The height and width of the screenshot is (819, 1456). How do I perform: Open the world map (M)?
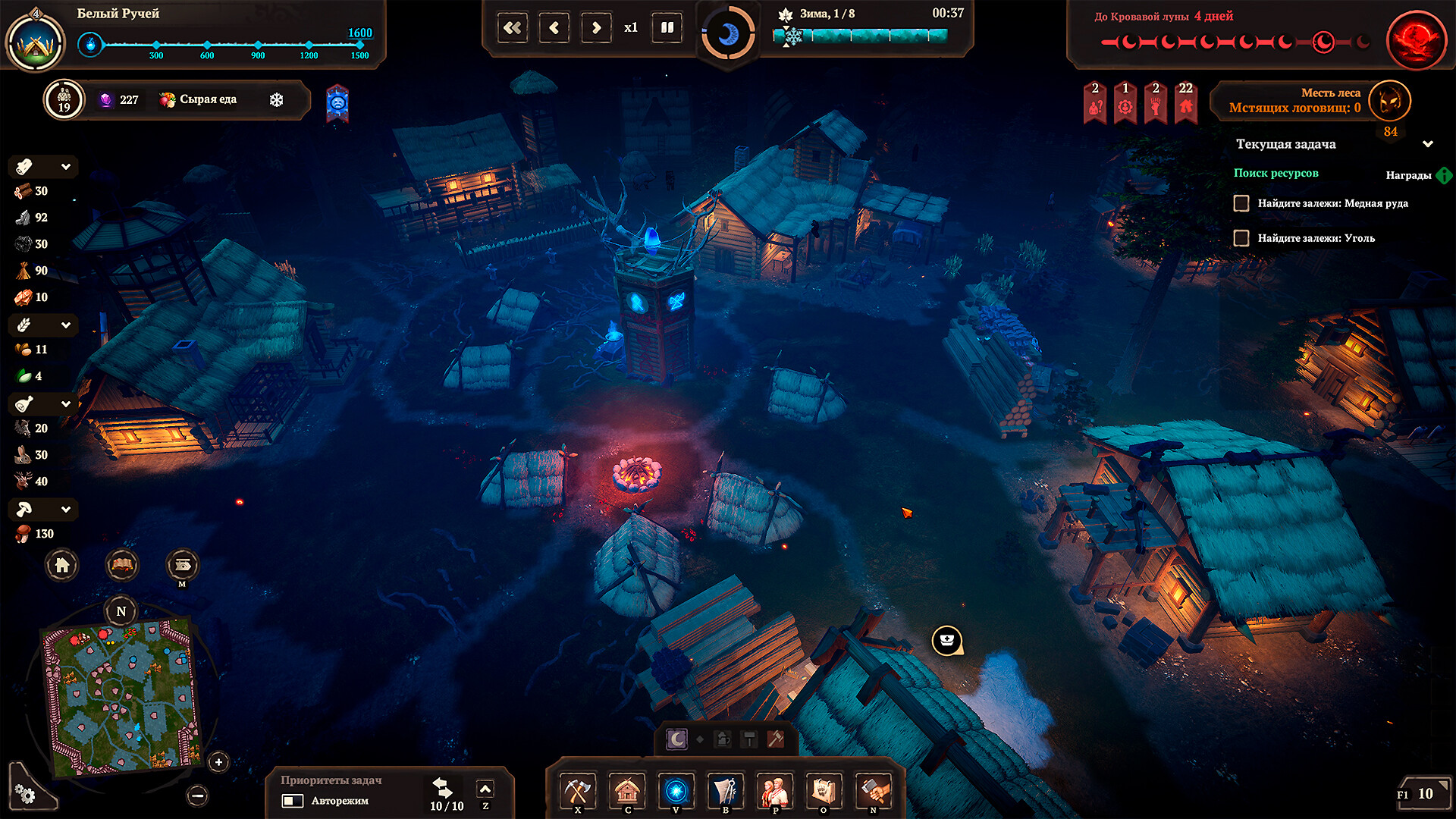click(x=181, y=565)
